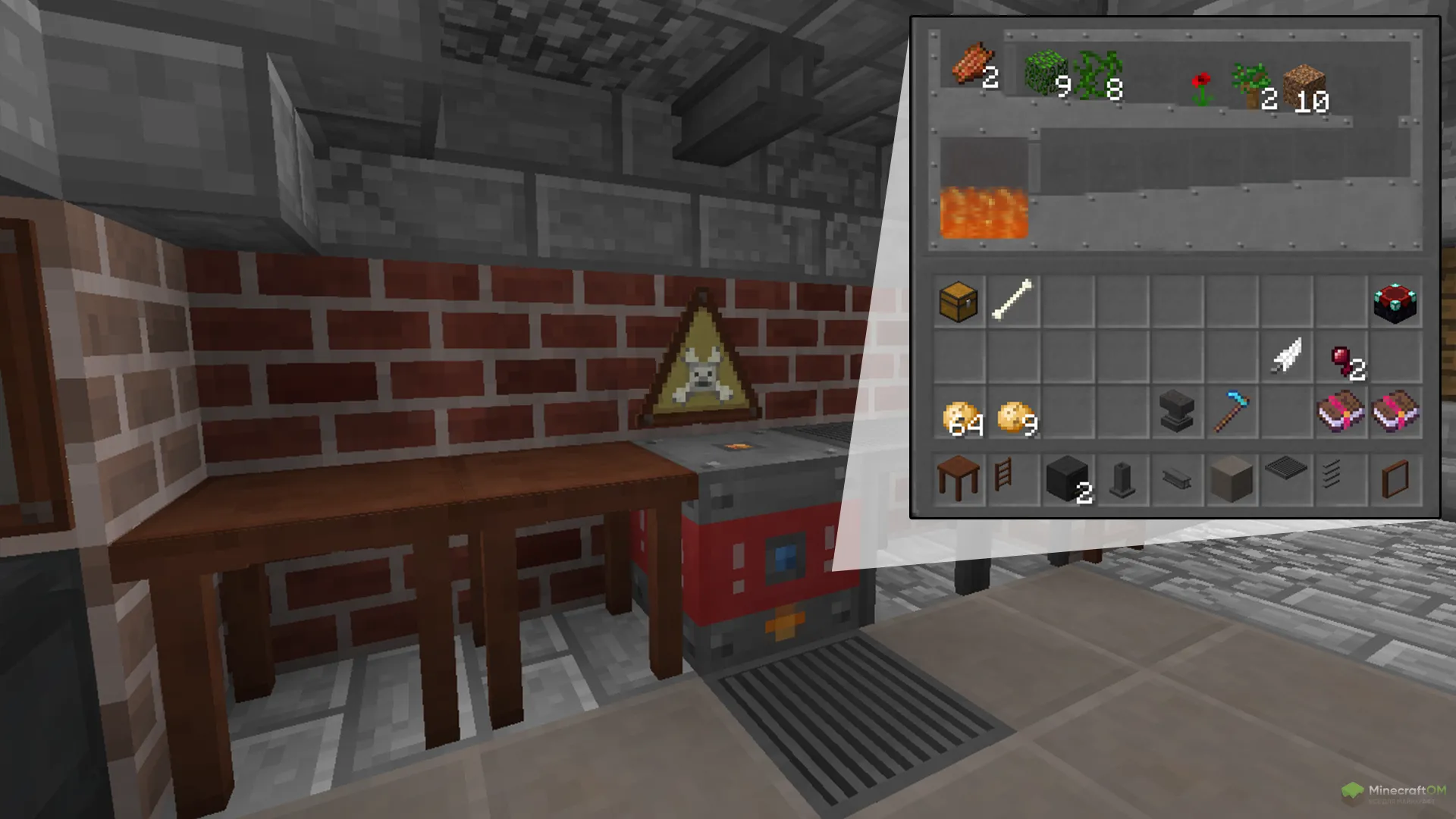
Task: Choose the wooden table in the hotbar
Action: (958, 477)
